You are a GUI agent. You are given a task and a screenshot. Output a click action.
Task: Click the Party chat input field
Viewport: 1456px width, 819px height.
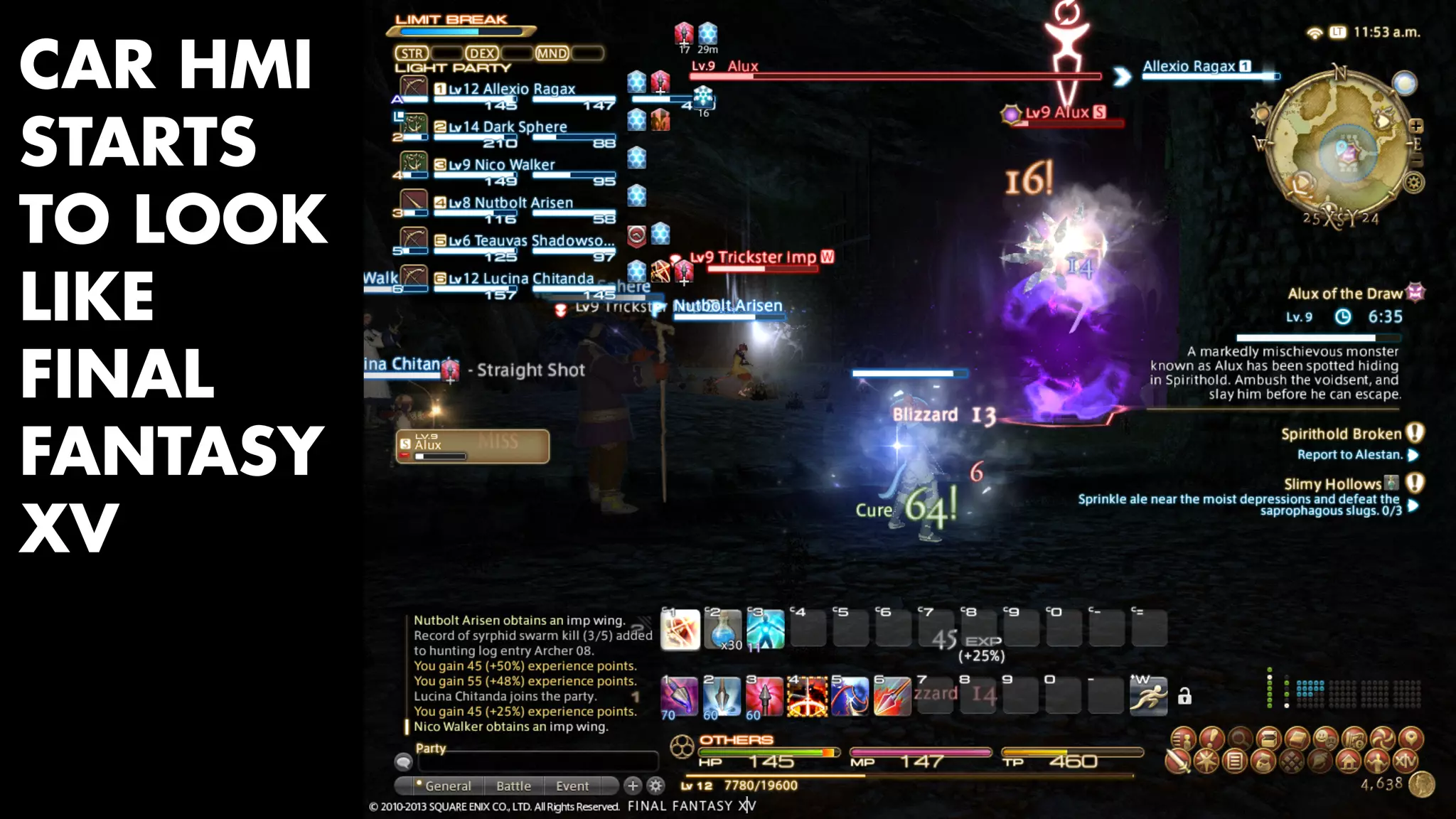click(x=537, y=762)
